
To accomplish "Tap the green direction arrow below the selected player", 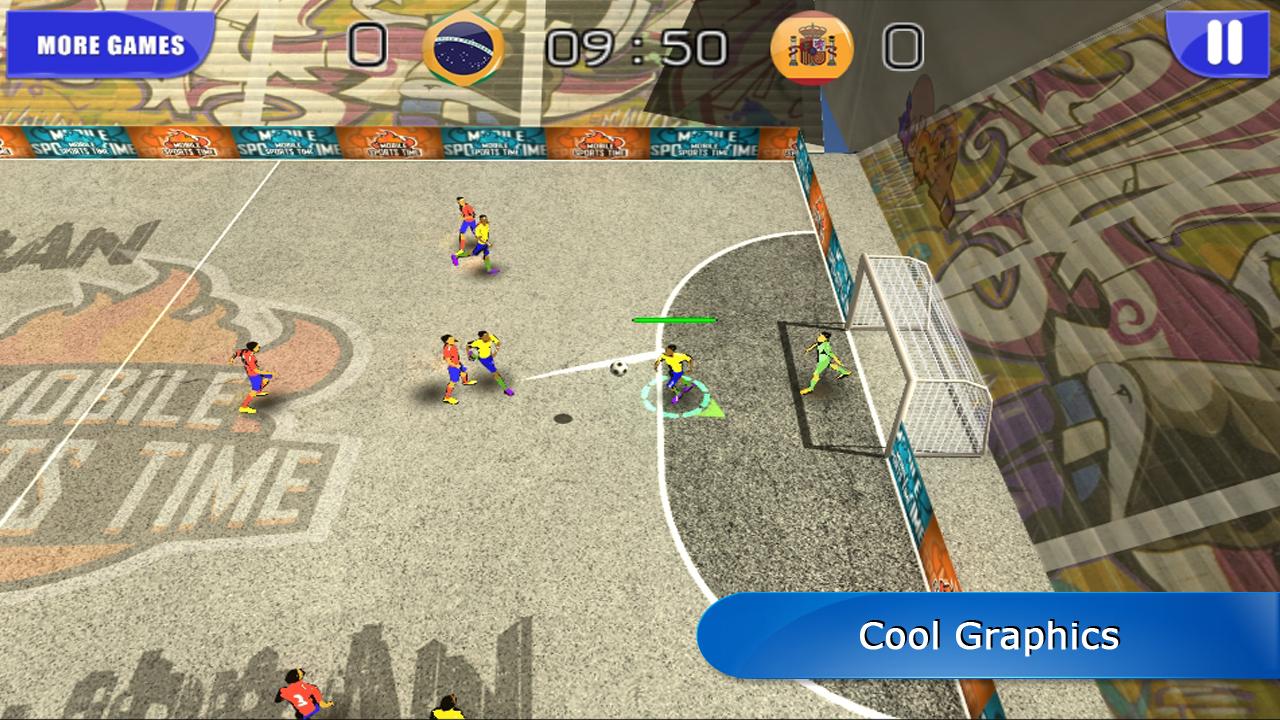I will [x=714, y=408].
